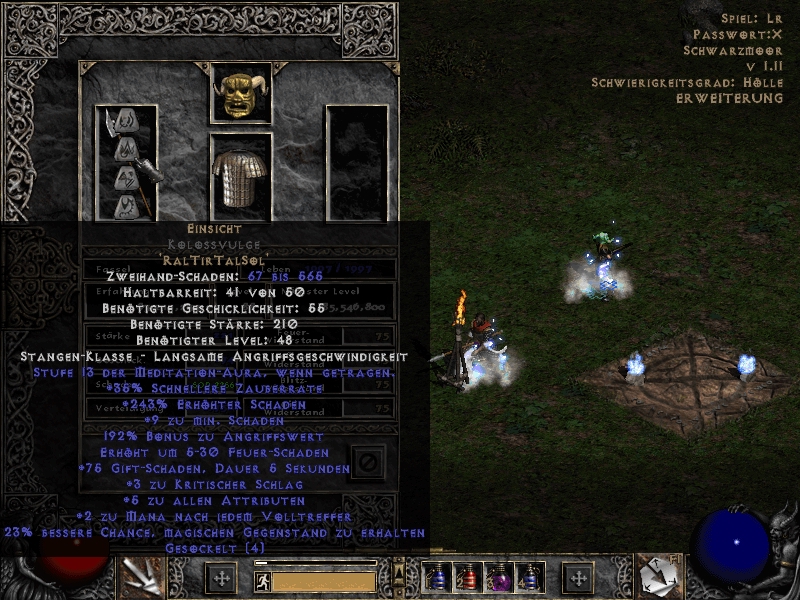Close the mercenary inventory panel
This screenshot has height=600, width=800.
click(x=368, y=462)
